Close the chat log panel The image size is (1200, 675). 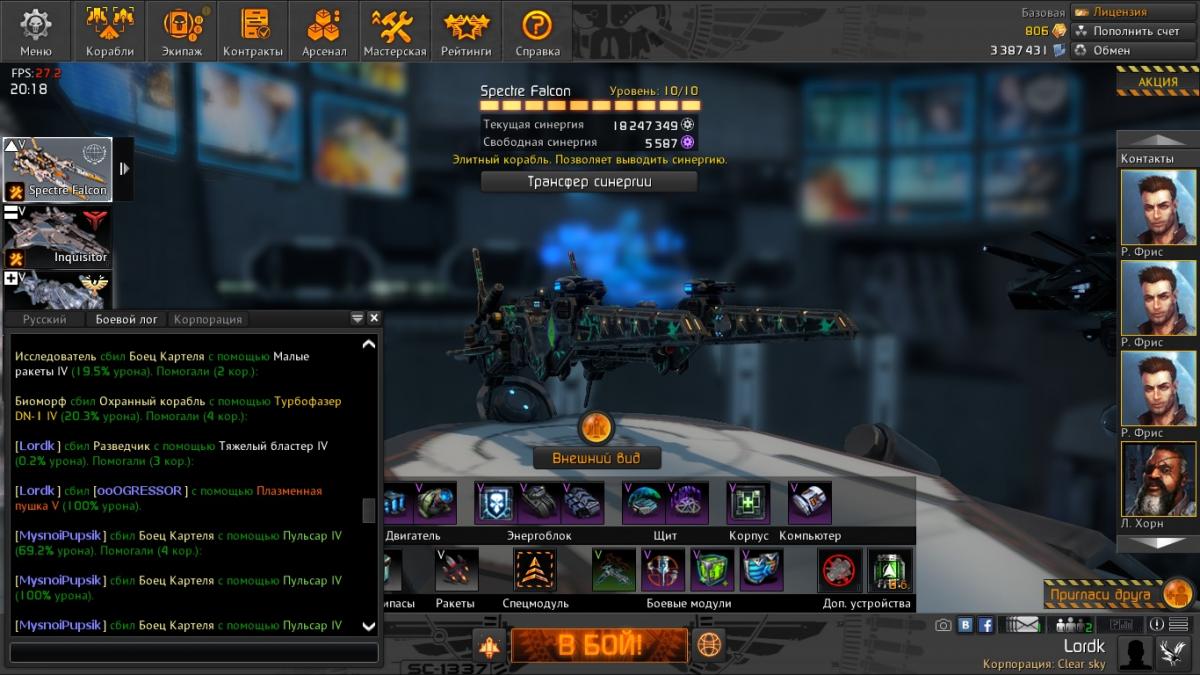pyautogui.click(x=374, y=318)
